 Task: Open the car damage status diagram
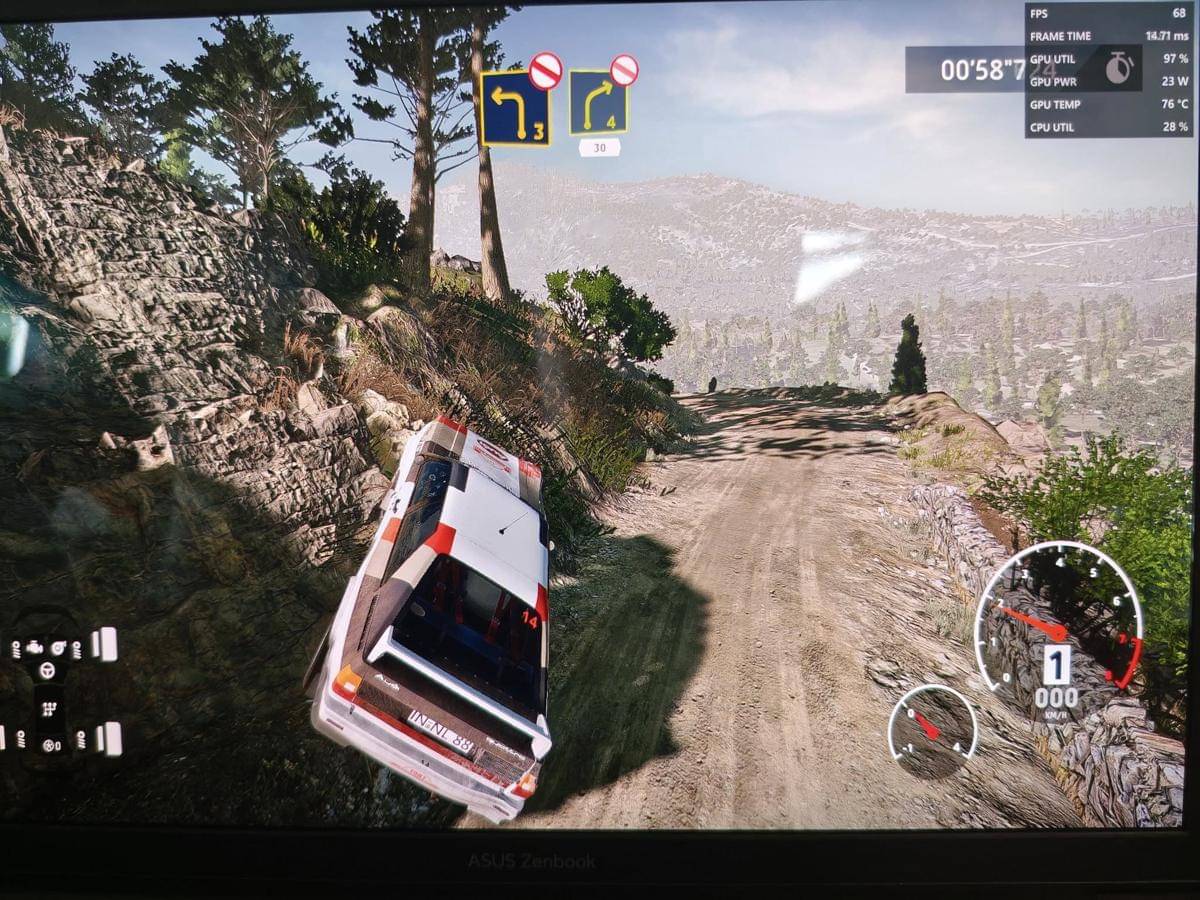point(48,692)
